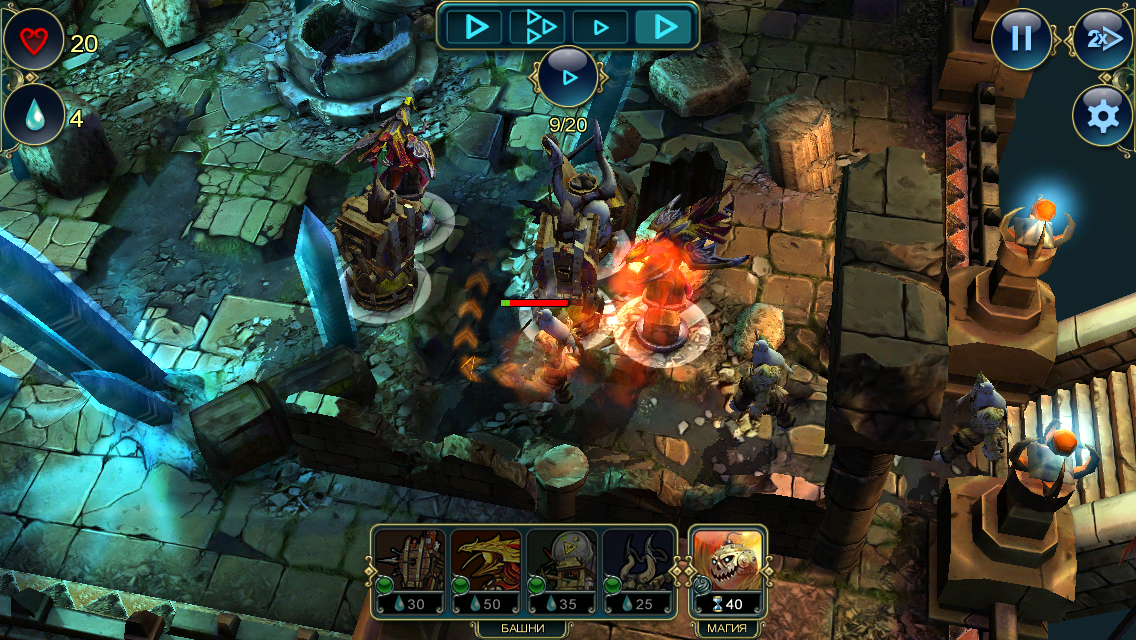The width and height of the screenshot is (1136, 640).
Task: Open the gear settings menu
Action: click(1102, 116)
